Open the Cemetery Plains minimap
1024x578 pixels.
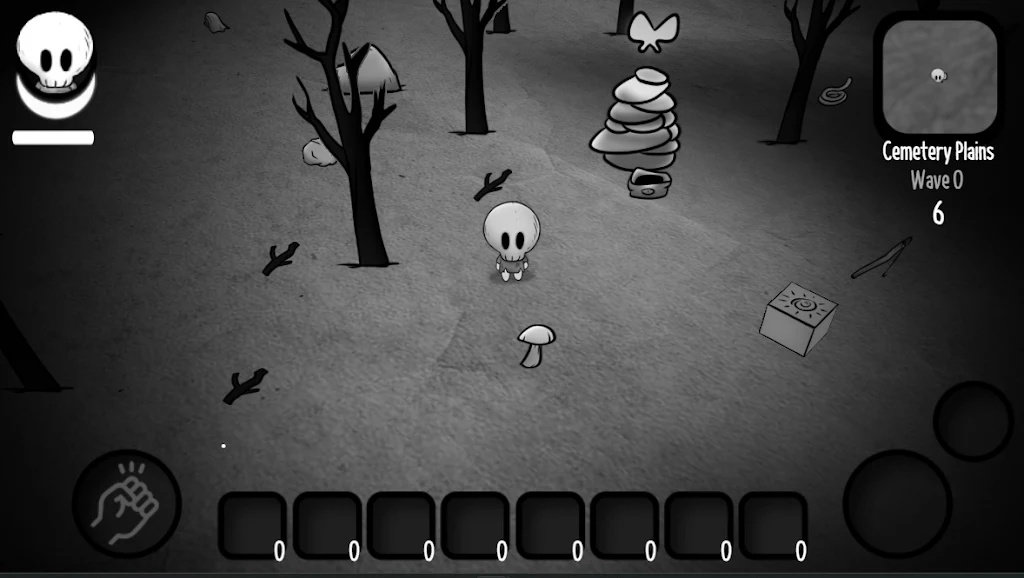[x=938, y=77]
